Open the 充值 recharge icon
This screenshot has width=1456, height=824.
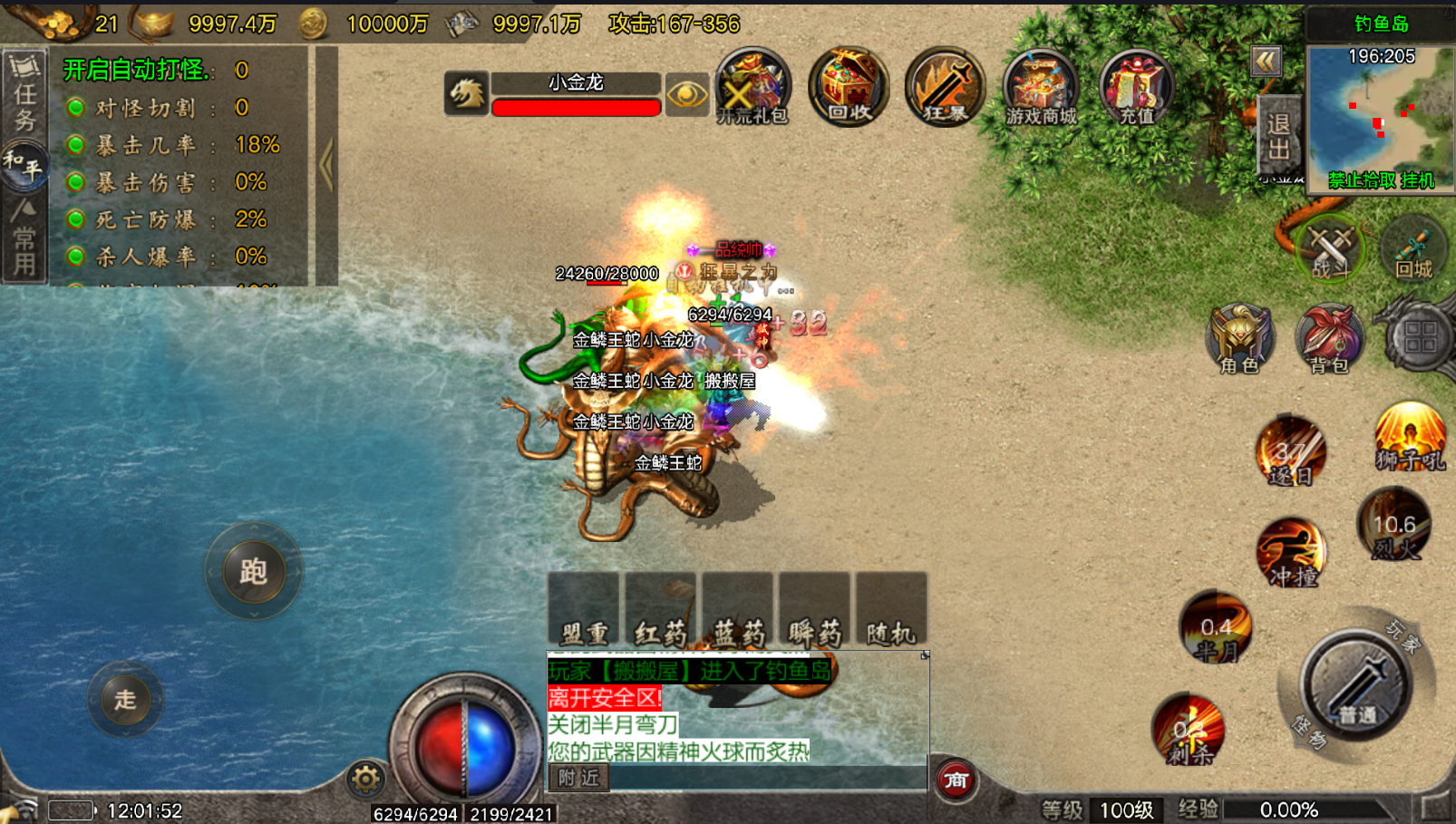[1136, 88]
